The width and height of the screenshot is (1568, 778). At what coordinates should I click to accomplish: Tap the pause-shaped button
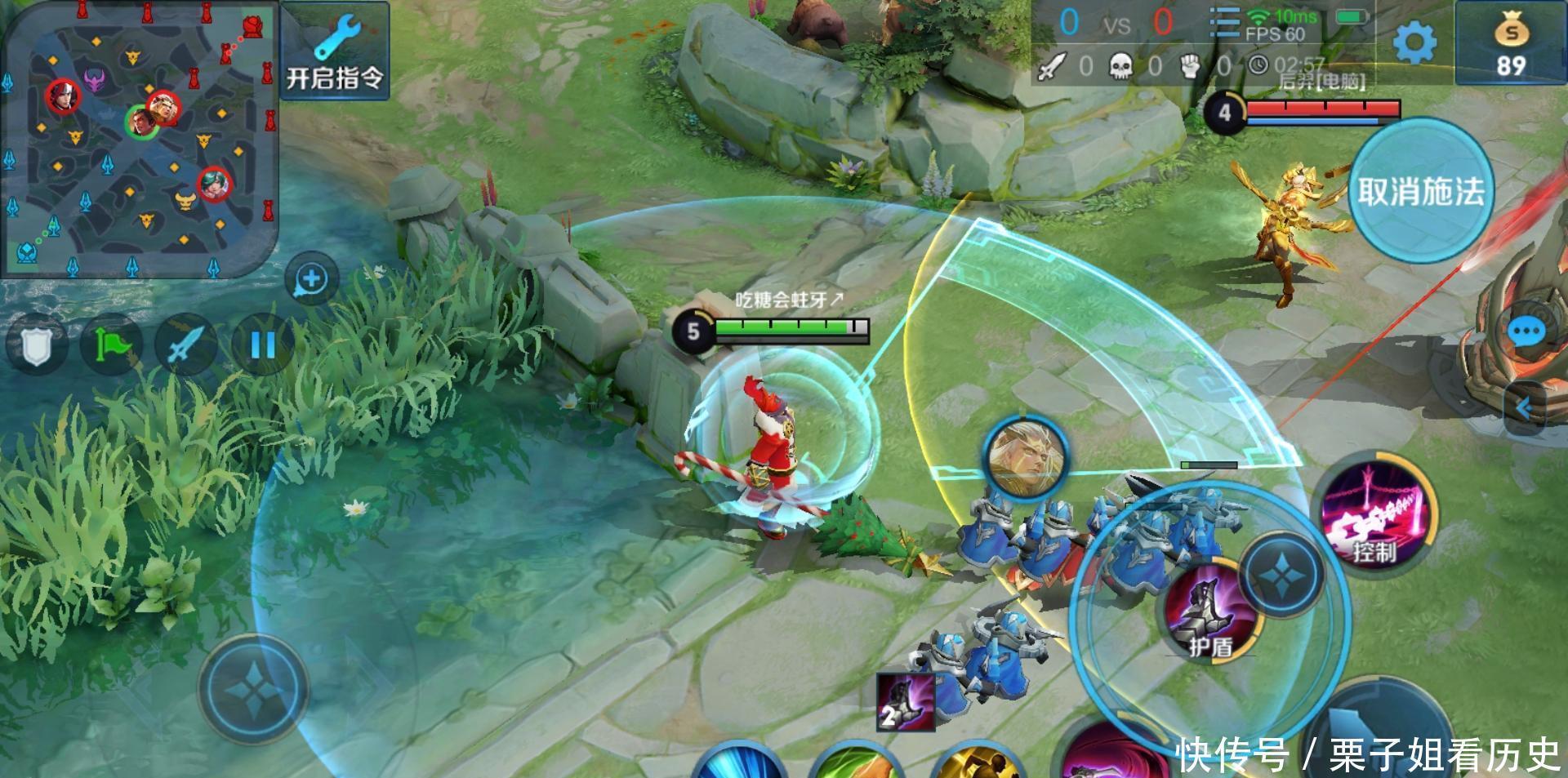coord(261,345)
